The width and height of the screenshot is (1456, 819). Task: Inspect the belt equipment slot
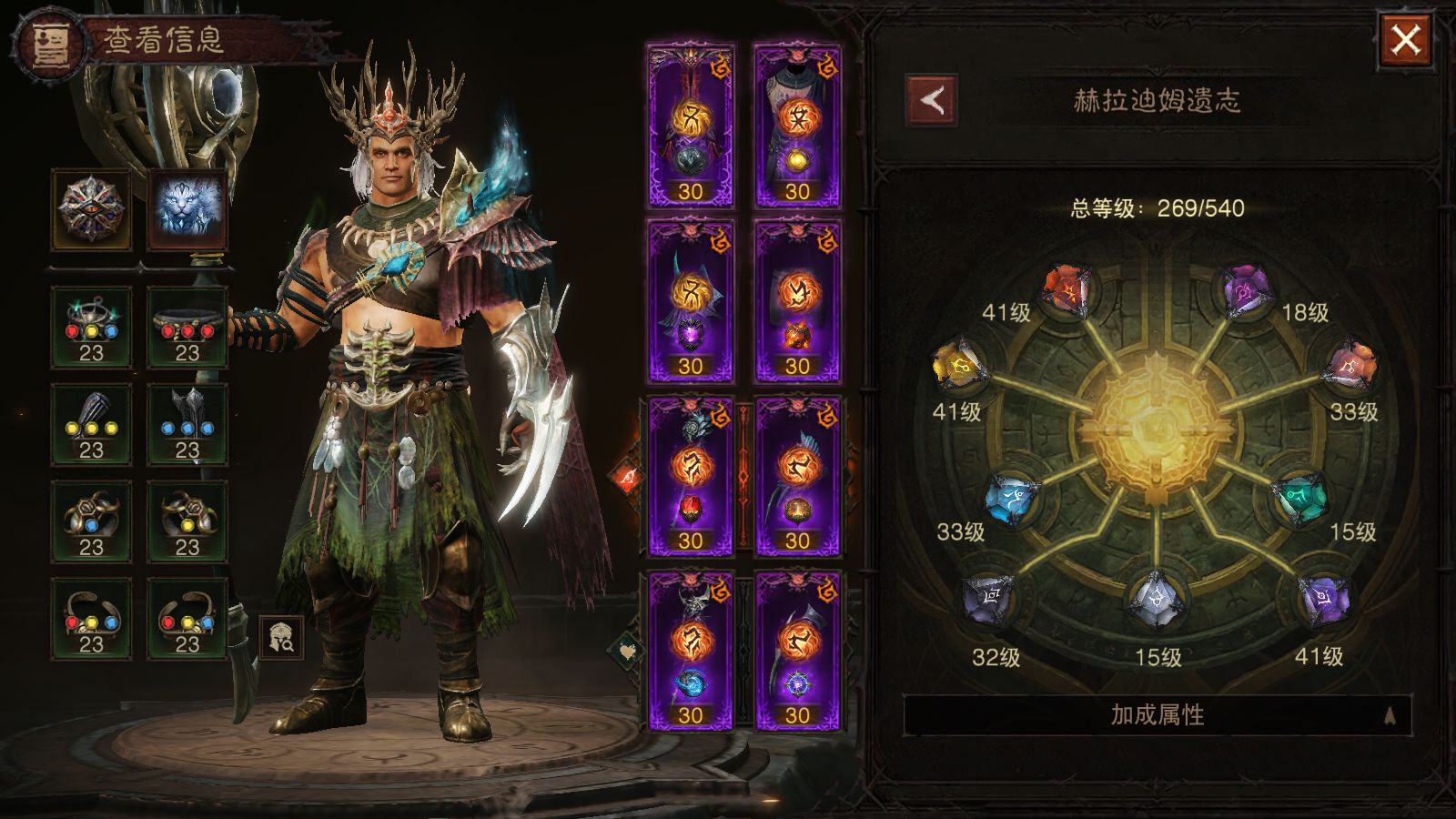(x=187, y=328)
